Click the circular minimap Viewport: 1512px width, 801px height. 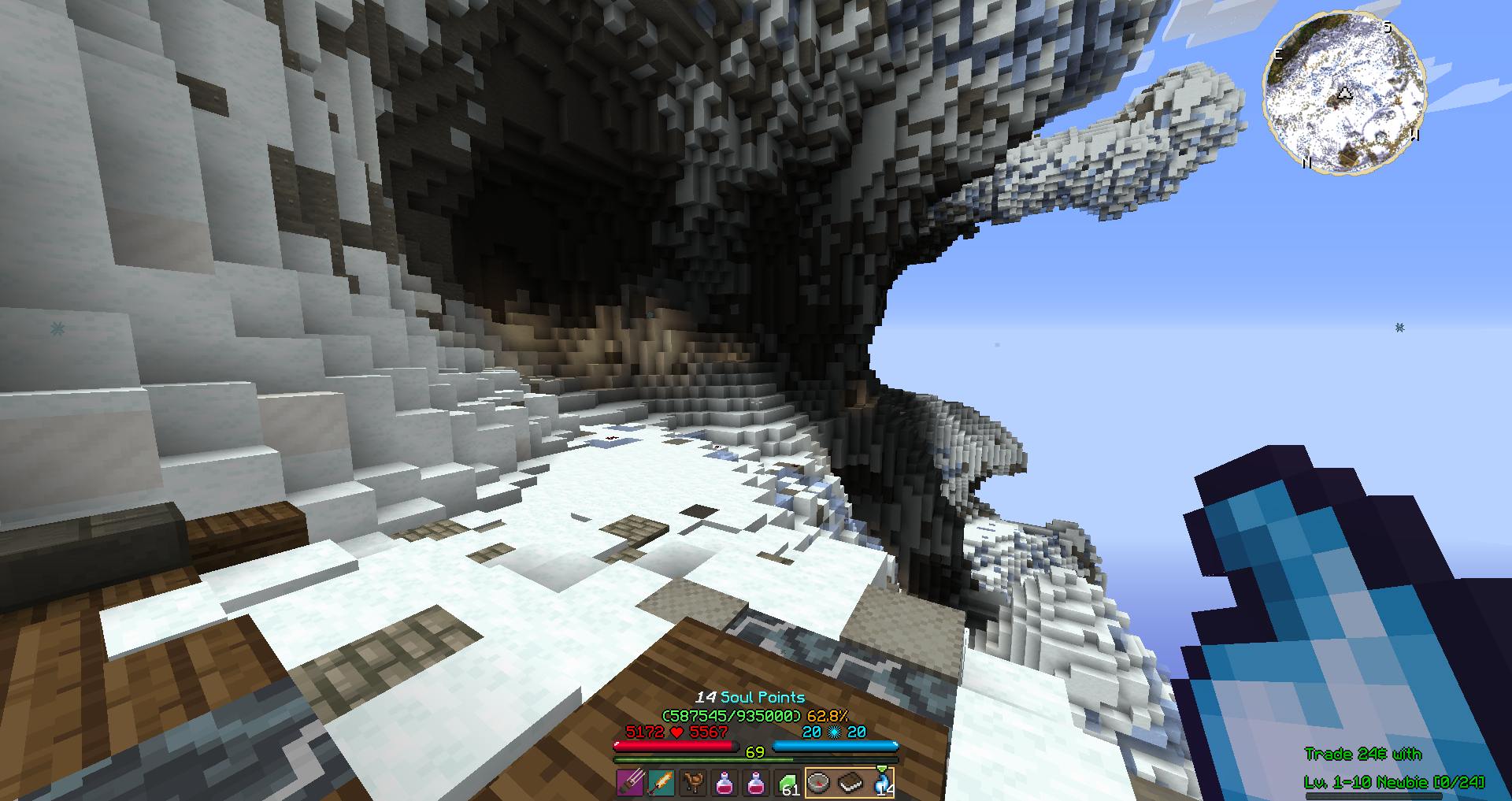pyautogui.click(x=1344, y=92)
